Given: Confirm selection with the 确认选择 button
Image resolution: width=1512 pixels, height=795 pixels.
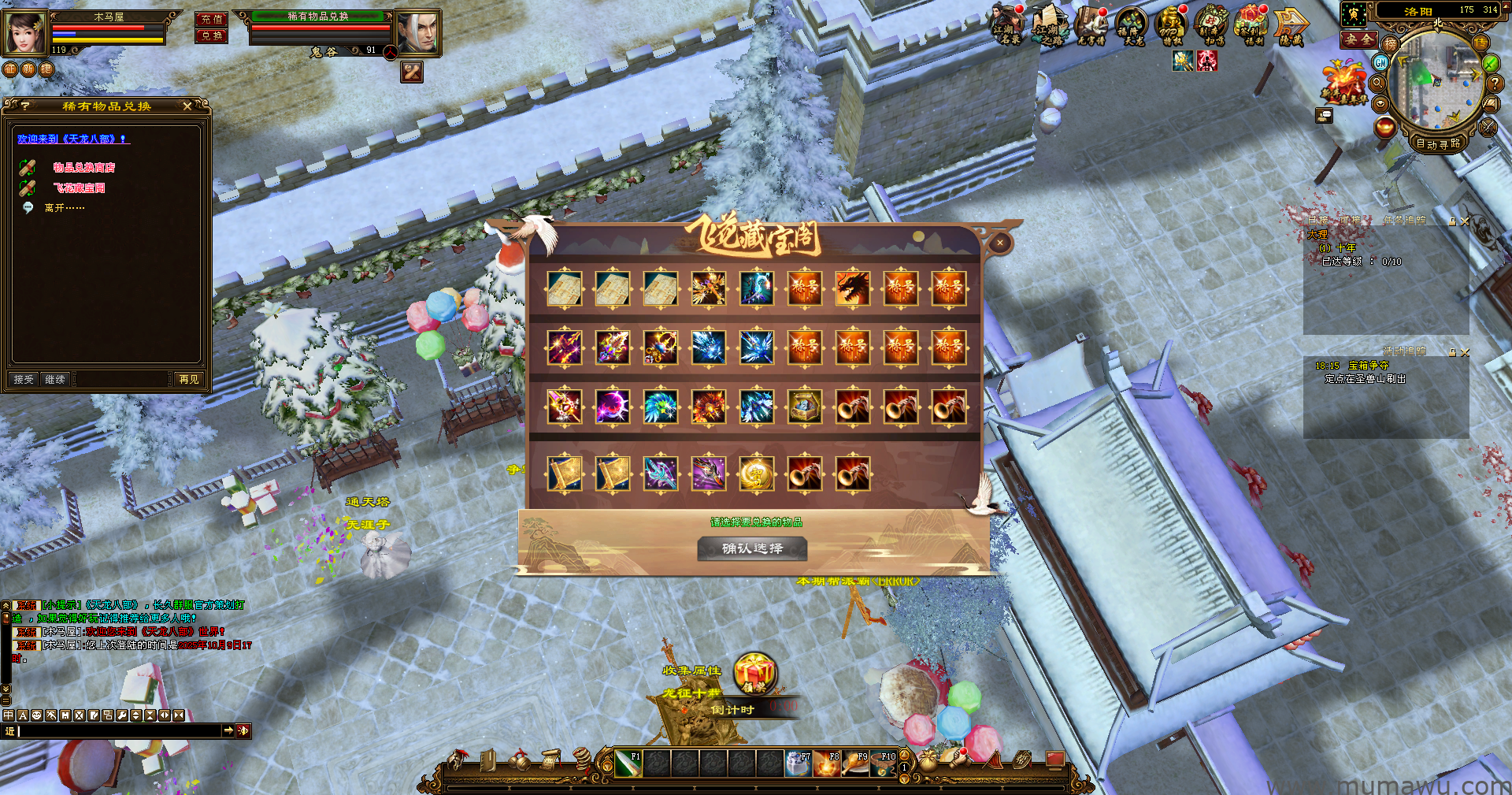Looking at the screenshot, I should [752, 548].
